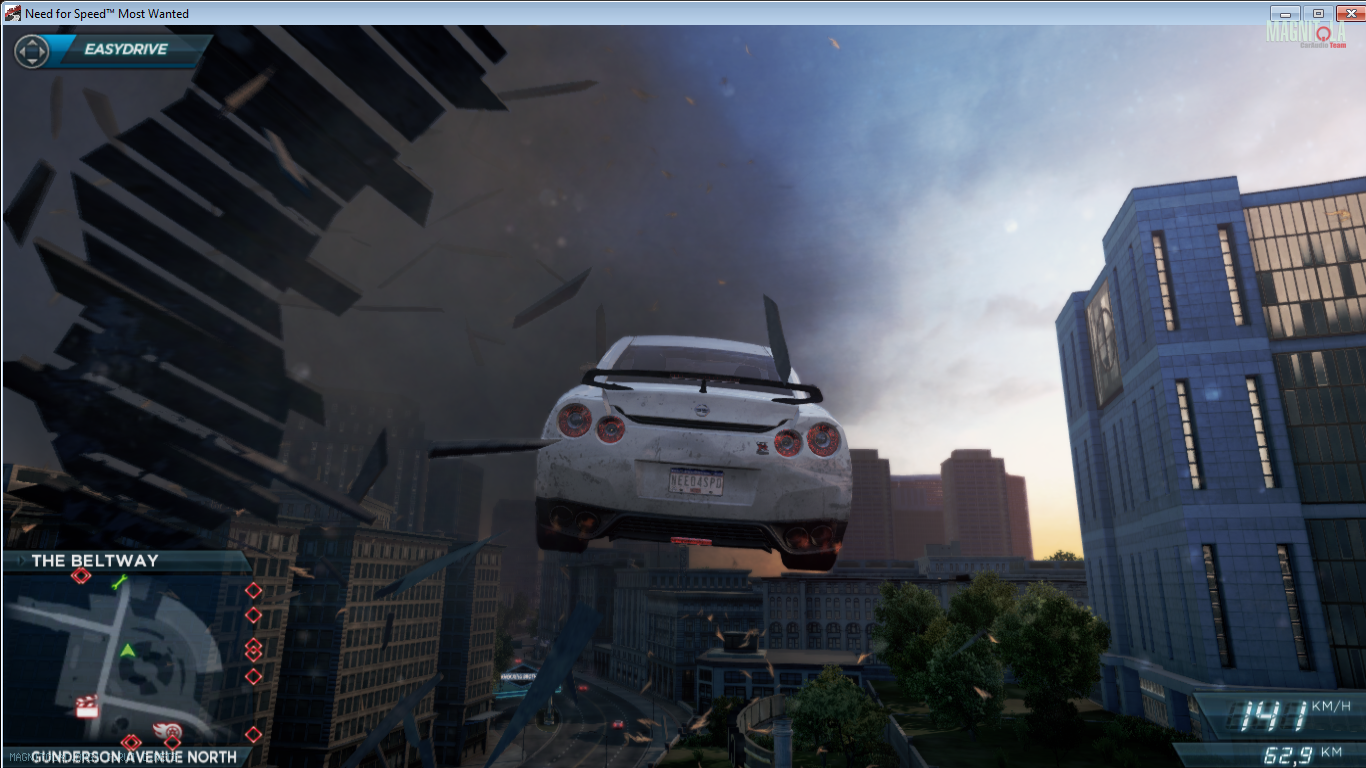Screen dimensions: 1366x768
Task: Select the flaming wheel marker on the minimap
Action: pos(168,730)
